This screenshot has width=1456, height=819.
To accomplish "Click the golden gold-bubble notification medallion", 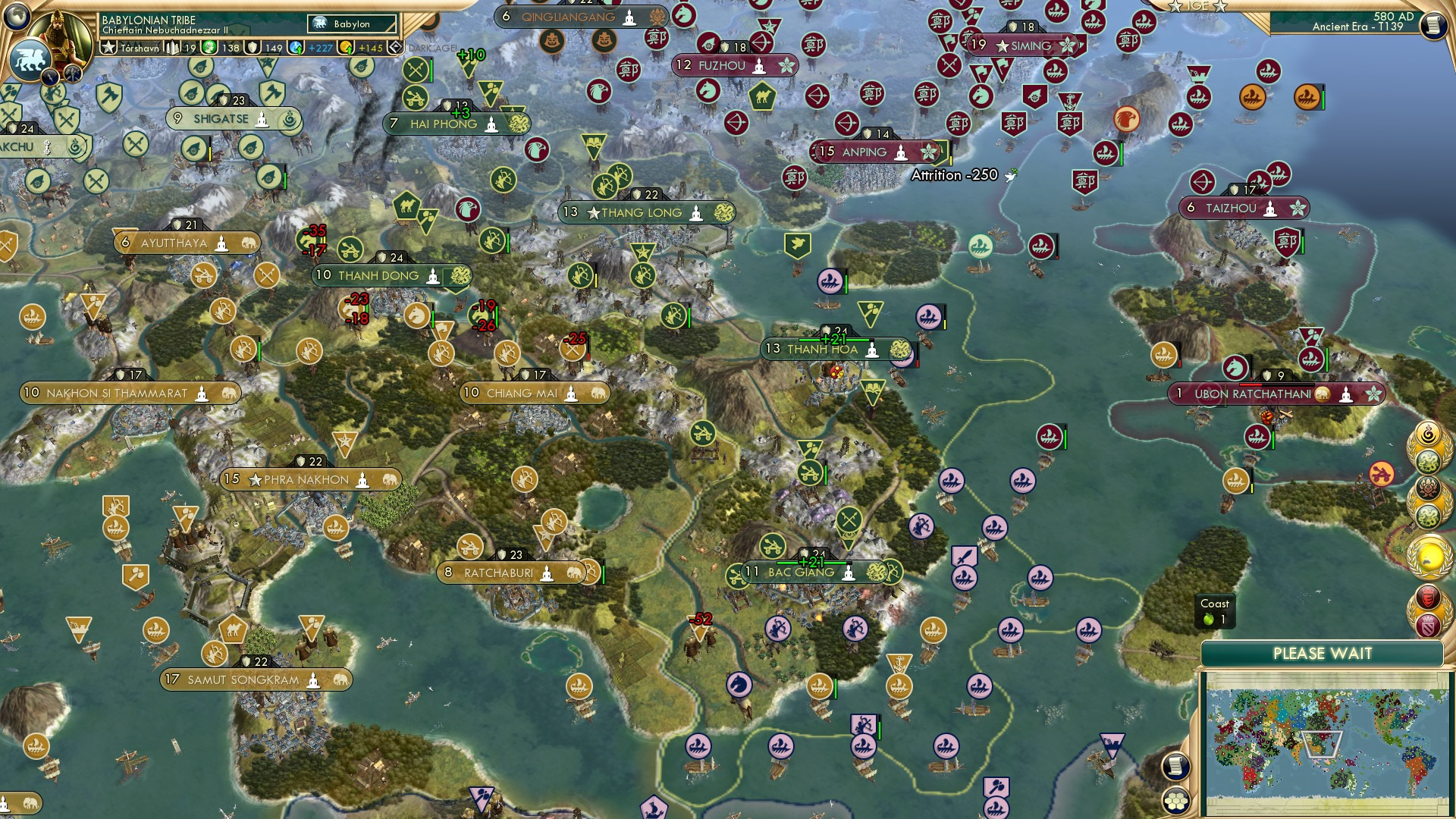I will 1429,556.
